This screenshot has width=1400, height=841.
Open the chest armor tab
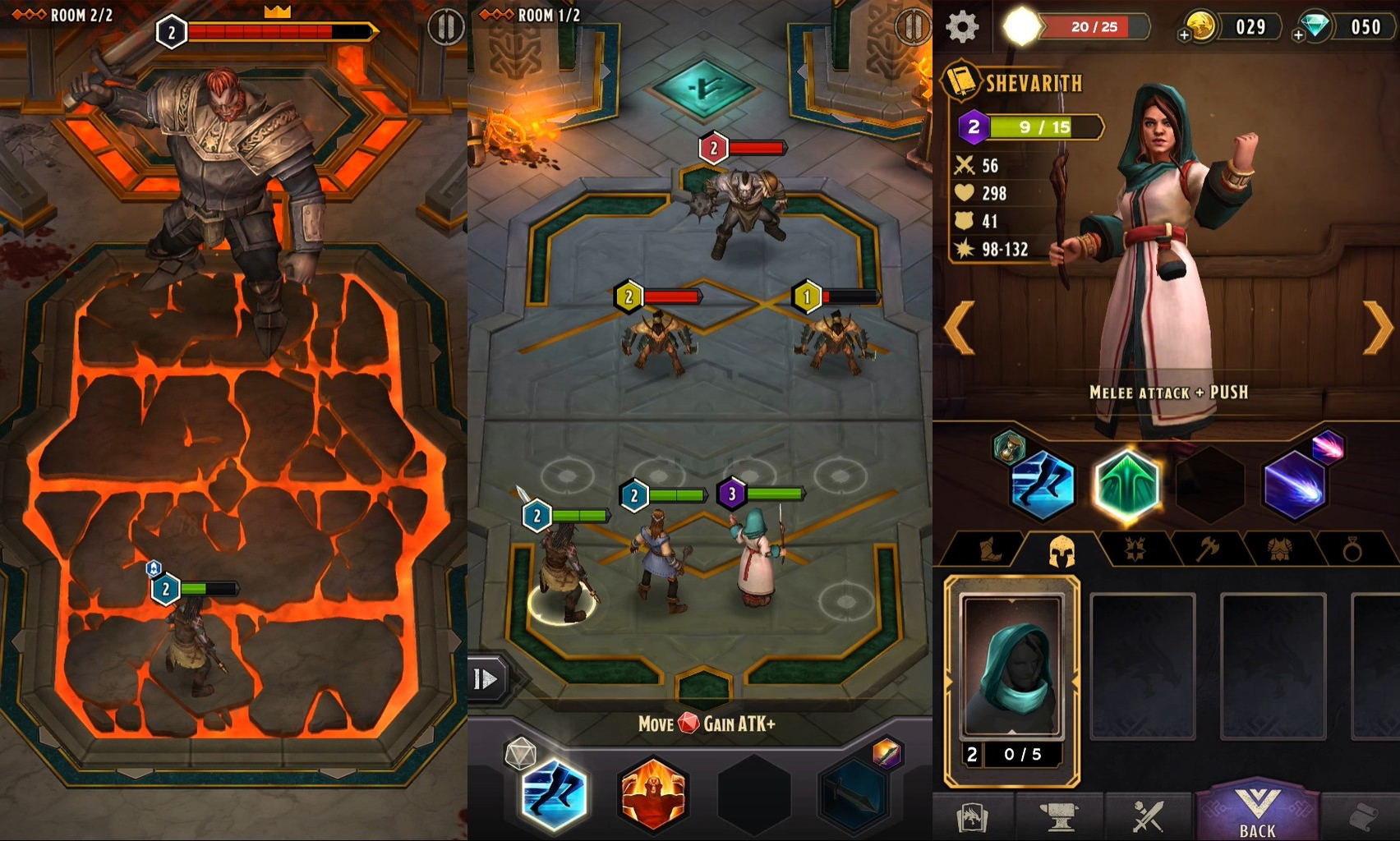coord(1278,549)
